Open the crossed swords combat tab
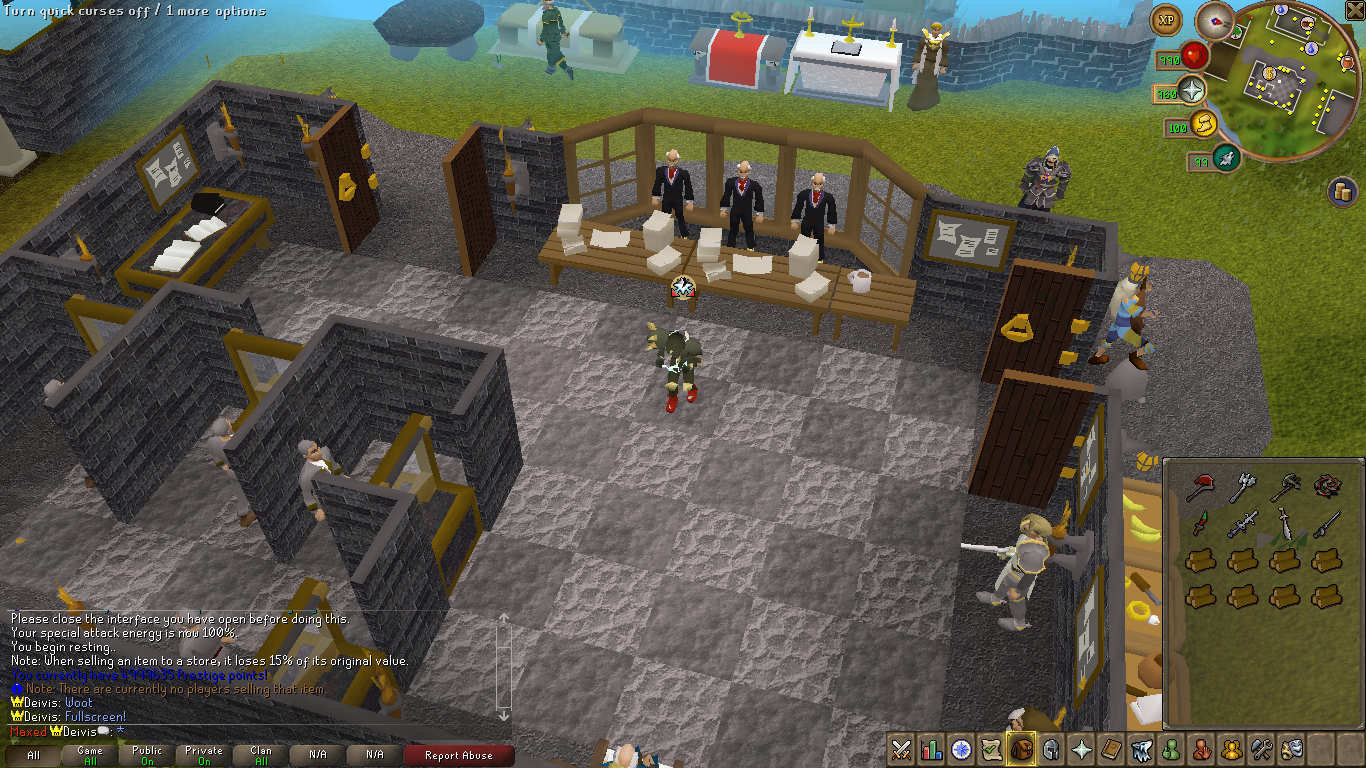Screen dimensions: 1366x768 click(x=901, y=748)
